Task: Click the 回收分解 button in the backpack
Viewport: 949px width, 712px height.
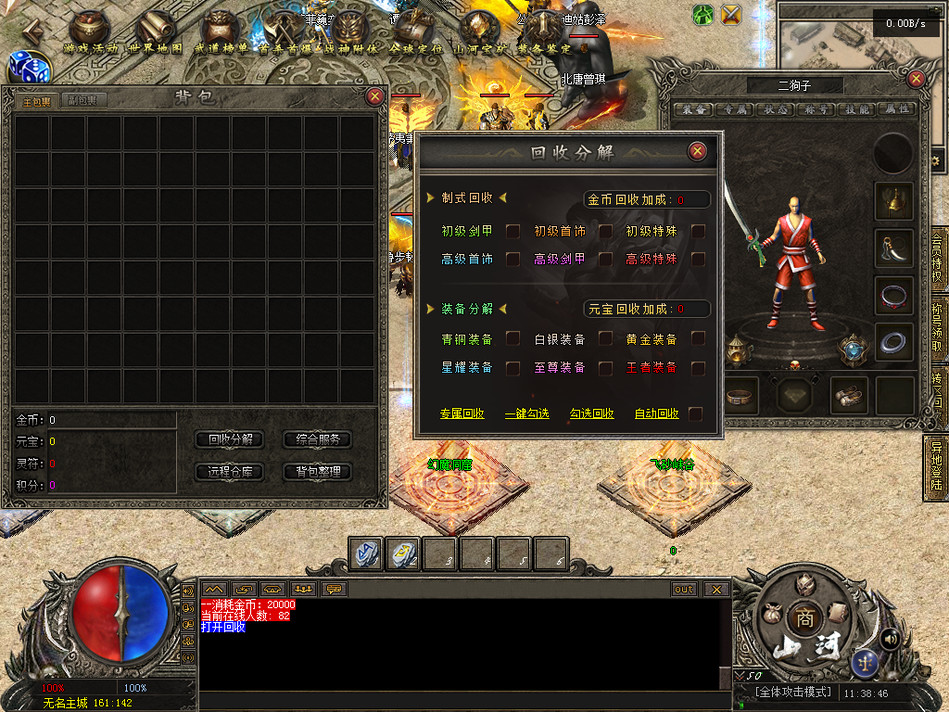Action: point(230,440)
